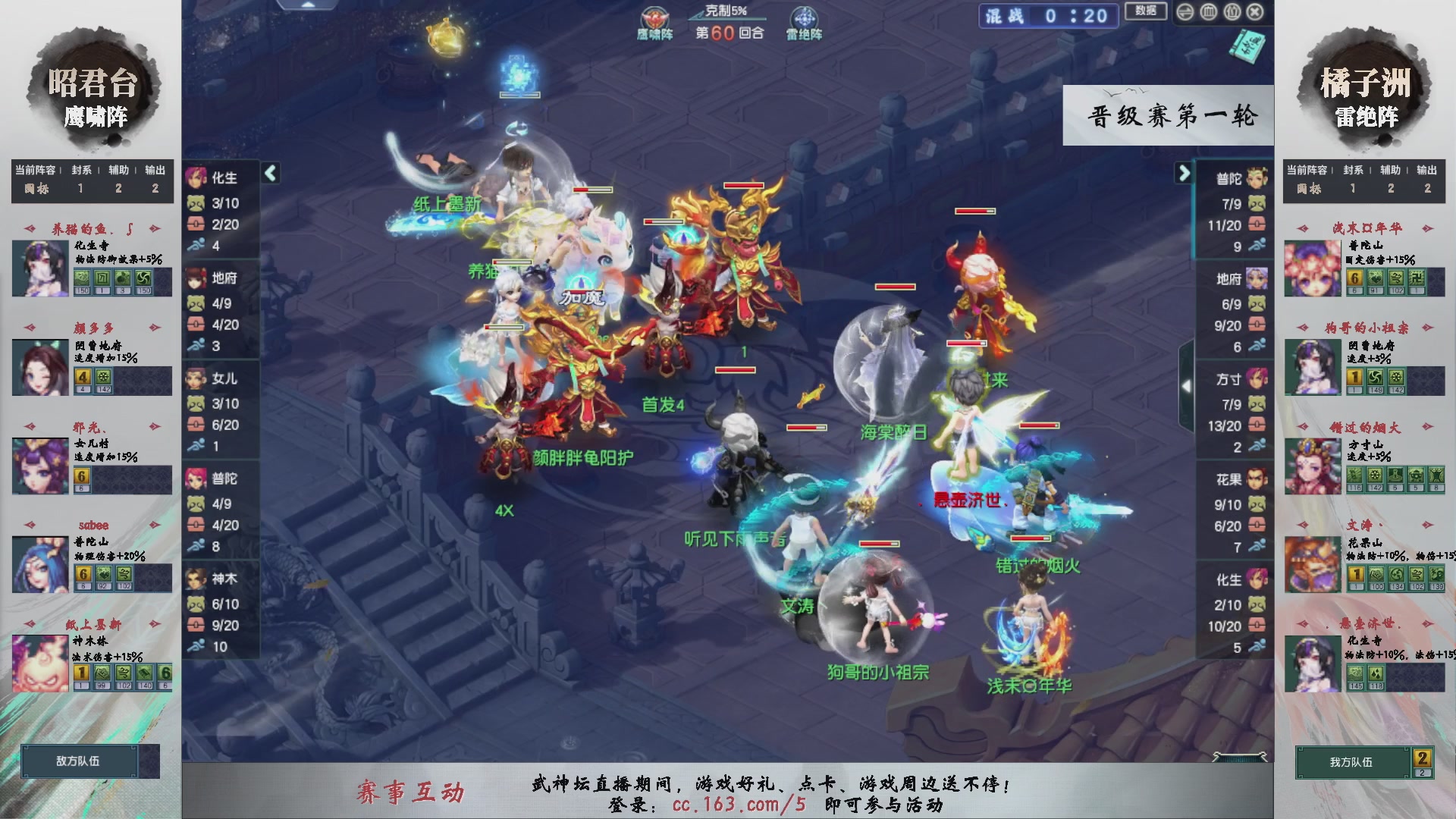
Task: Collapse the left lineup panel with the arrow
Action: click(269, 173)
